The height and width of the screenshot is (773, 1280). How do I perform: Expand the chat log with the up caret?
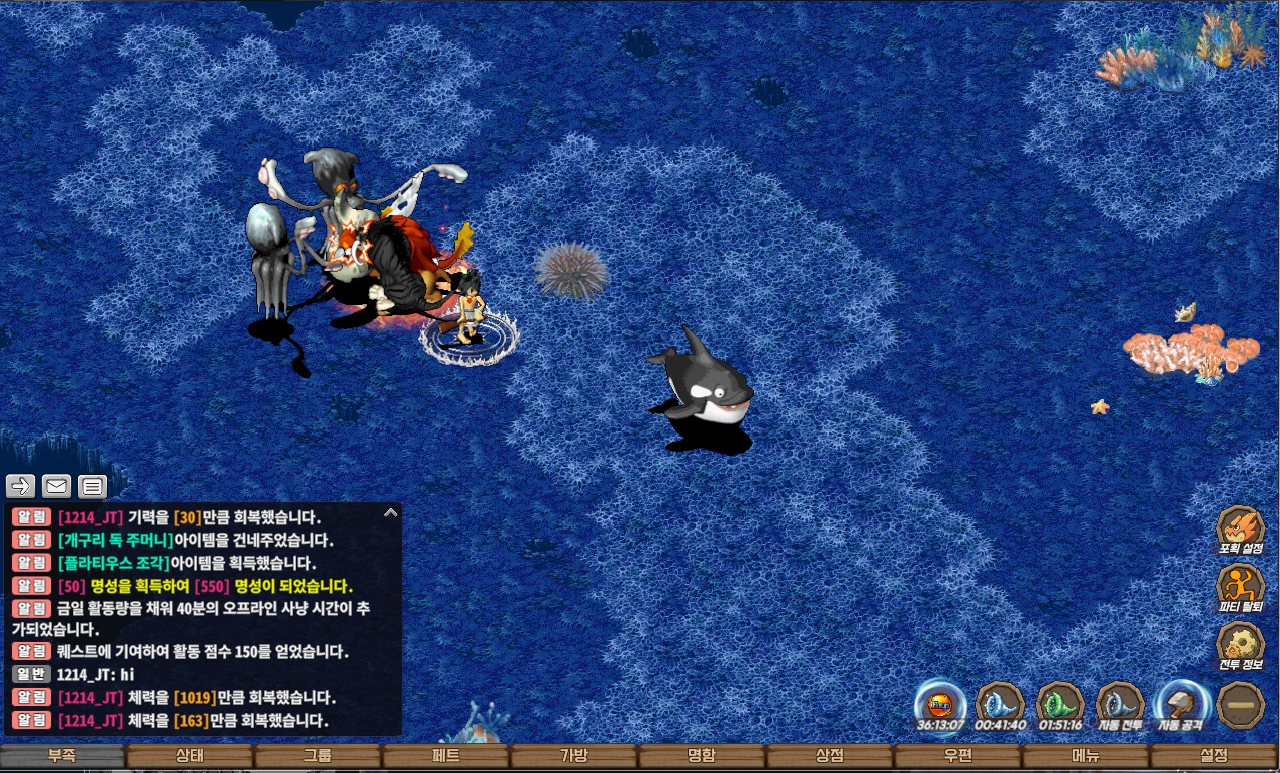pyautogui.click(x=391, y=513)
